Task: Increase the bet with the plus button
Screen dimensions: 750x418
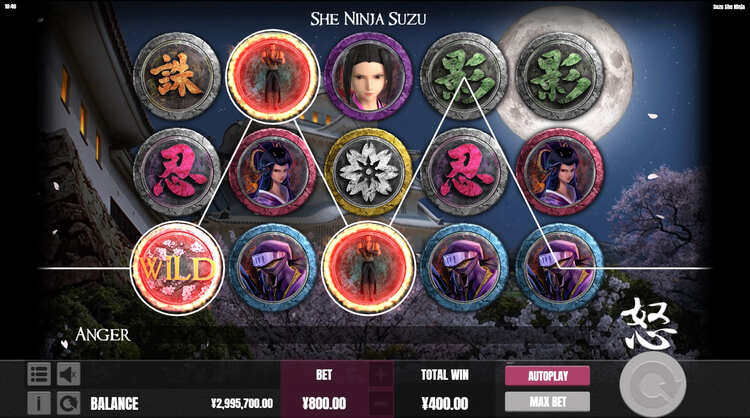Action: 382,376
